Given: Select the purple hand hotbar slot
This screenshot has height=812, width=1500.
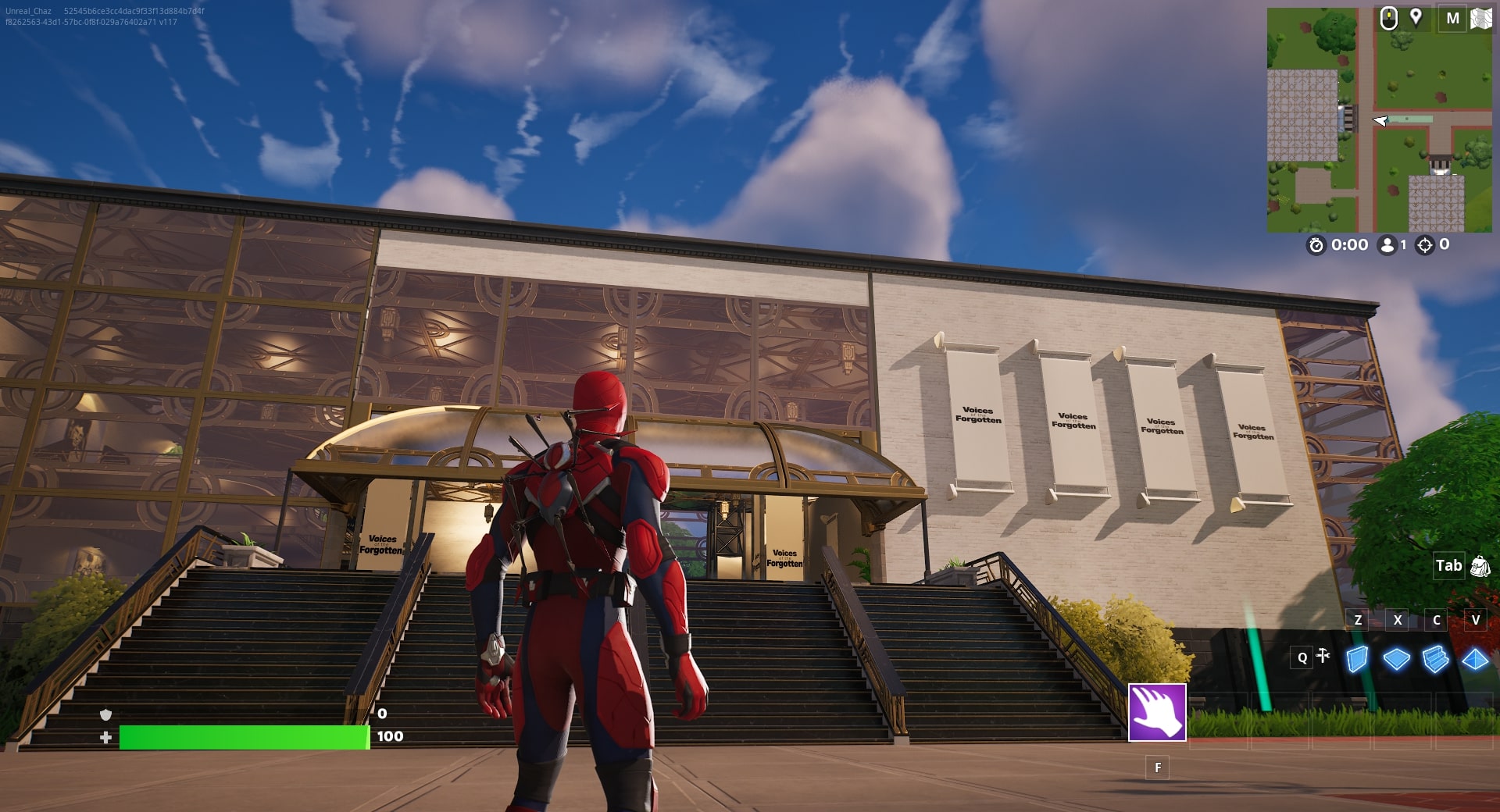Looking at the screenshot, I should 1157,712.
